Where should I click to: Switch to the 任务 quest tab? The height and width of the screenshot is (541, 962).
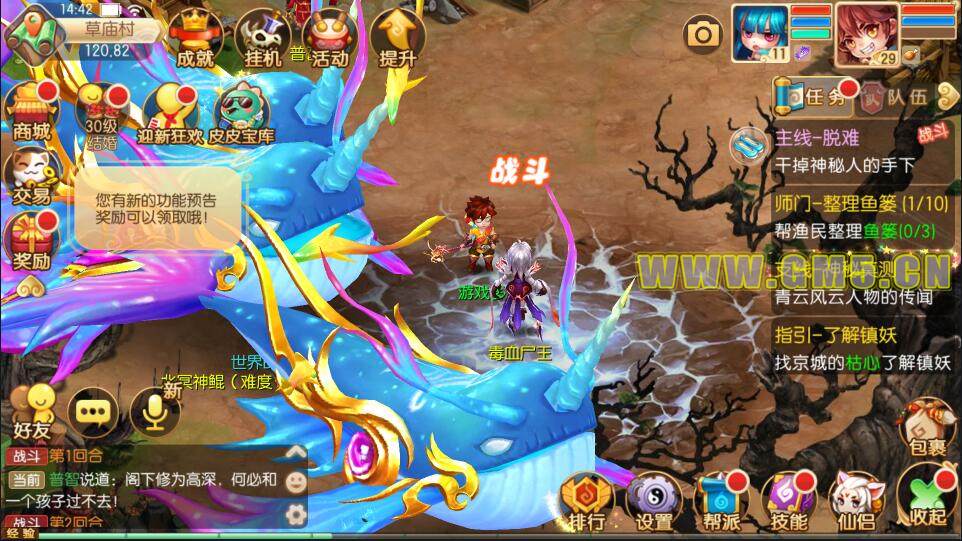(813, 97)
